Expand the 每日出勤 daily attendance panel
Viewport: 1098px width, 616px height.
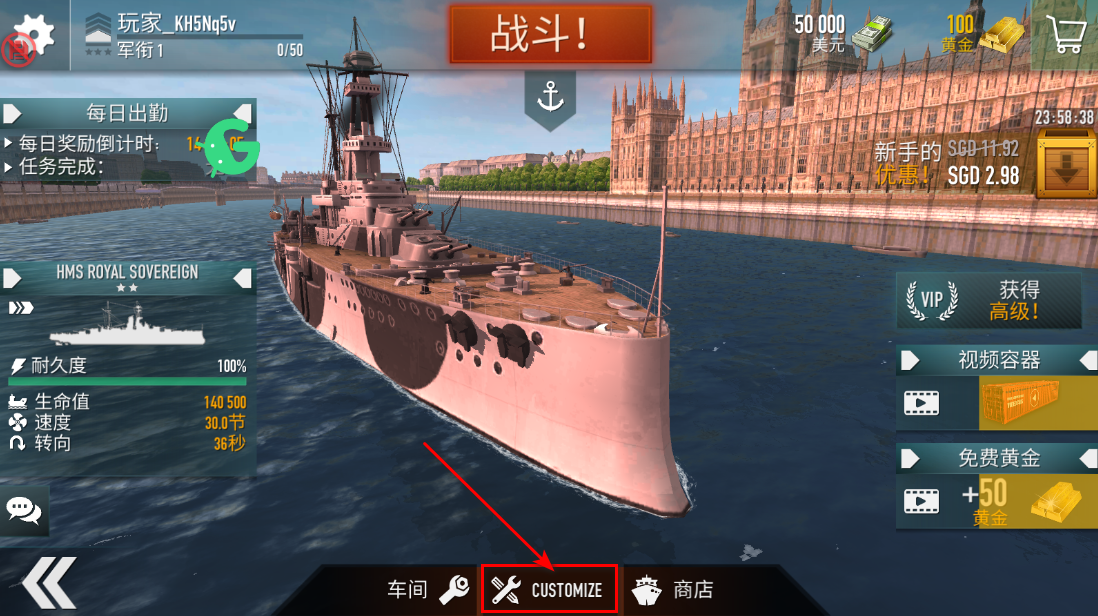(x=128, y=113)
